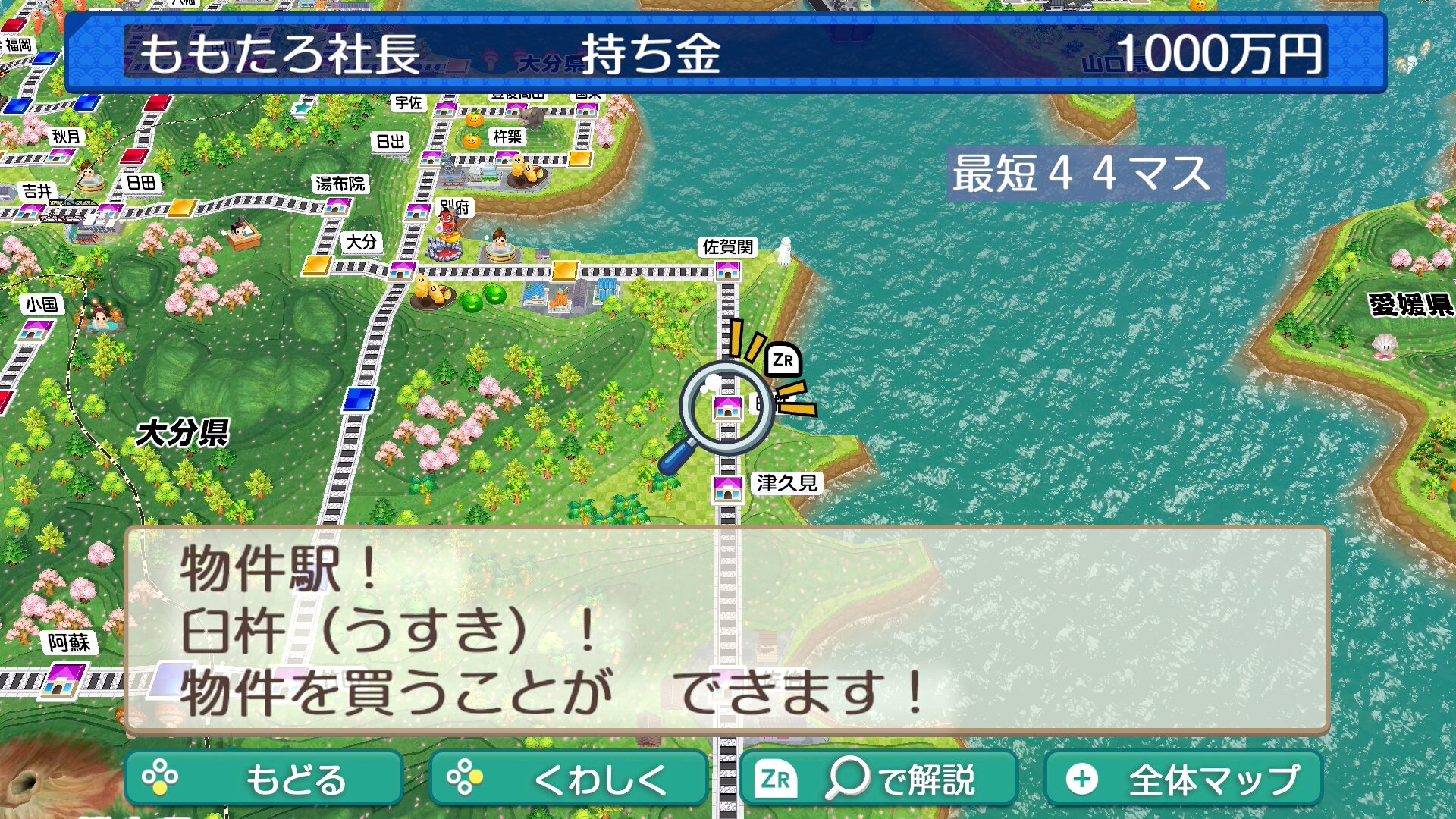This screenshot has height=819, width=1456.
Task: Select the 小国 station tile
Action: 36,331
